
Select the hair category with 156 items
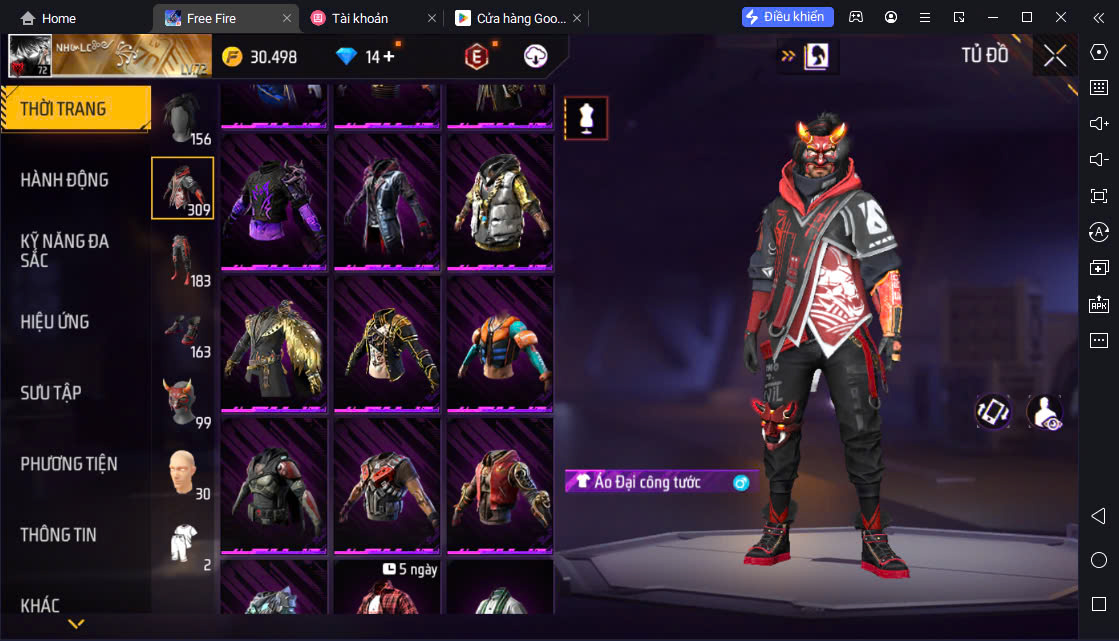[183, 118]
